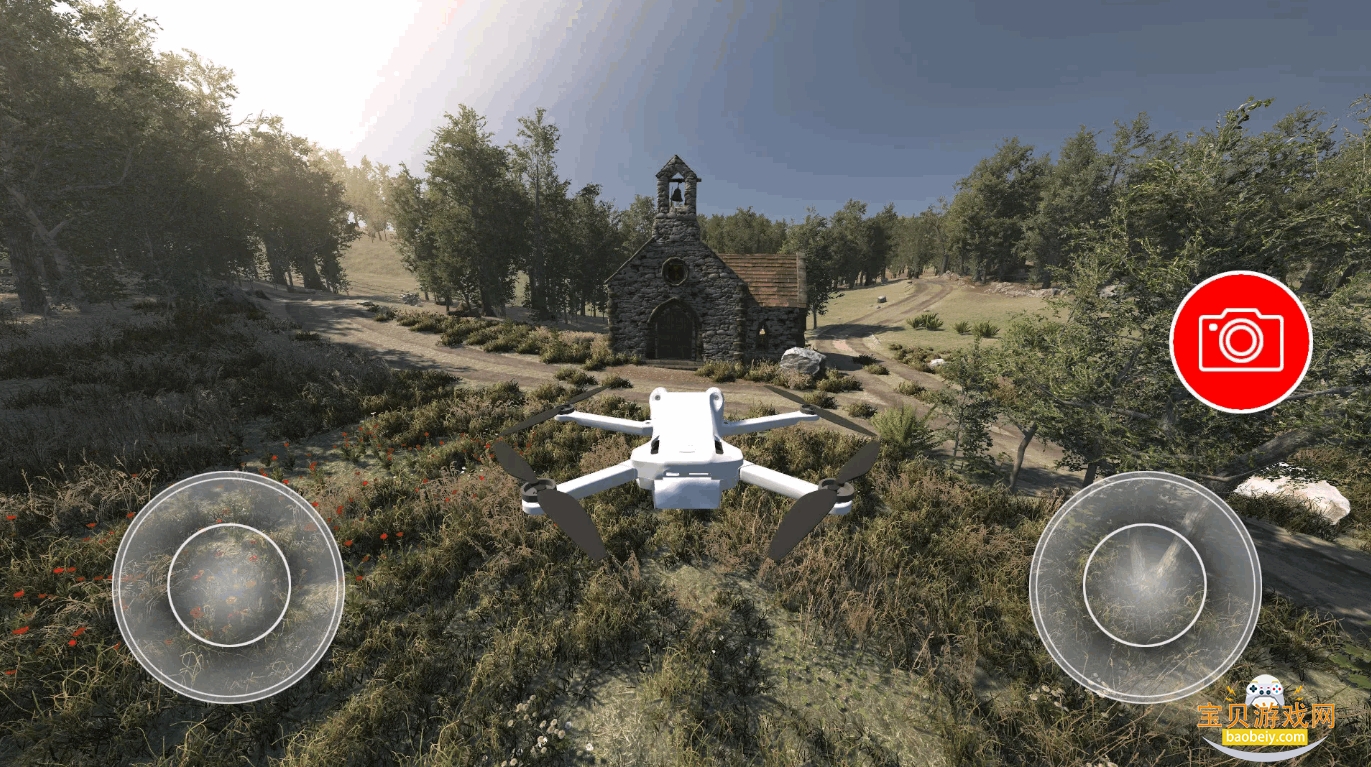Image resolution: width=1371 pixels, height=767 pixels.
Task: Tap the center of the right direction stick
Action: [x=1148, y=585]
